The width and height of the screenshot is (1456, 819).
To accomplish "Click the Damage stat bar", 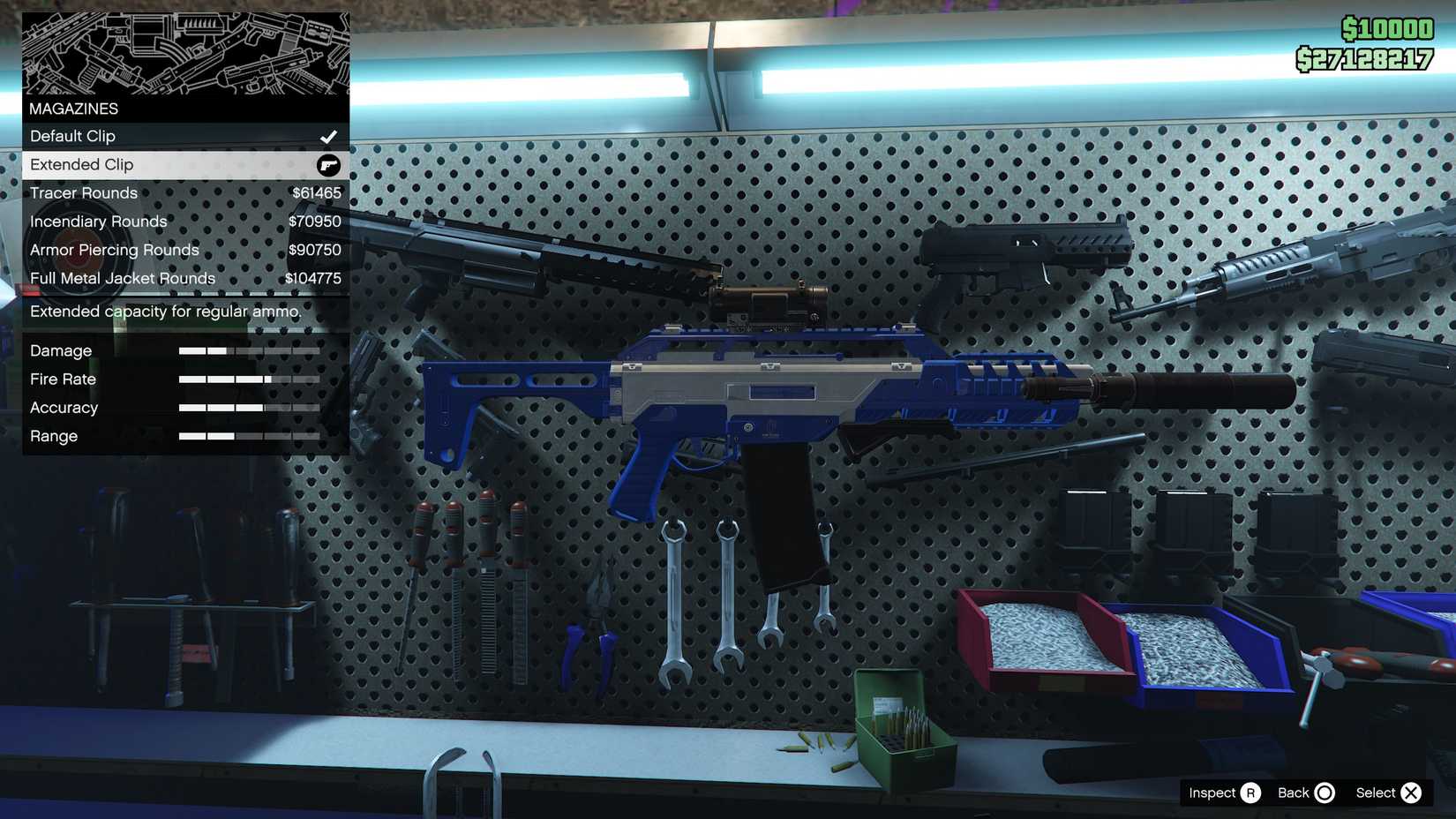I will pos(250,350).
